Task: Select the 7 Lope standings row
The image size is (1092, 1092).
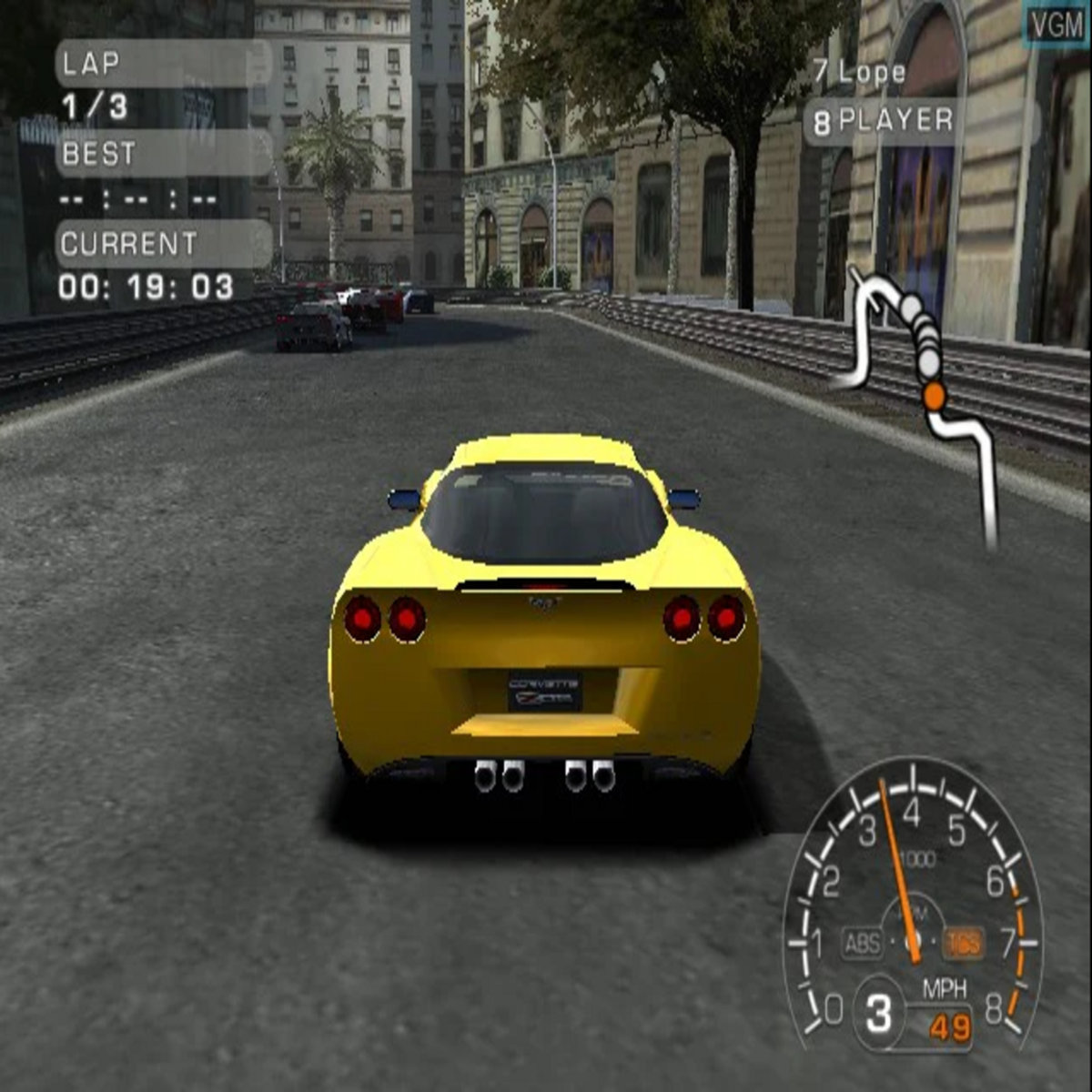Action: point(860,72)
